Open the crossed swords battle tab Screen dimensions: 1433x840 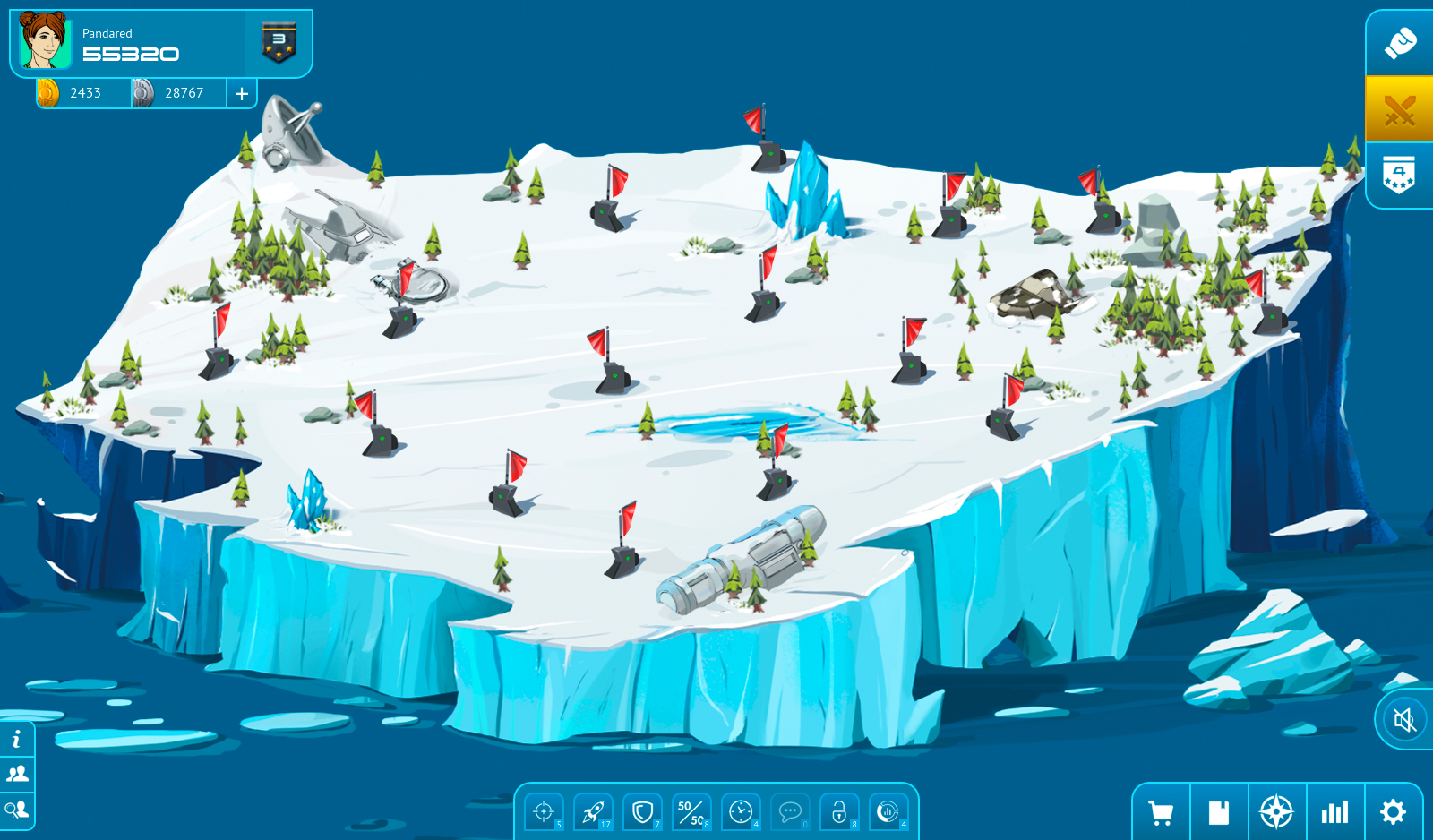[x=1399, y=110]
